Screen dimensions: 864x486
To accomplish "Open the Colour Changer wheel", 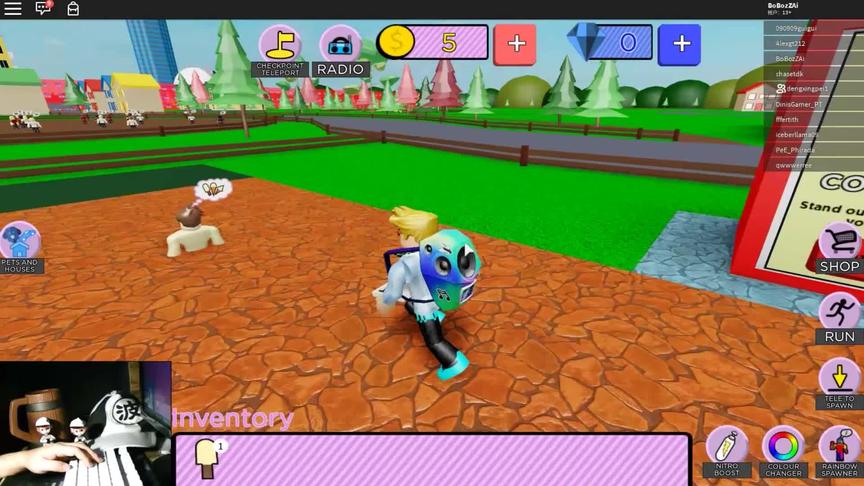I will pos(783,451).
